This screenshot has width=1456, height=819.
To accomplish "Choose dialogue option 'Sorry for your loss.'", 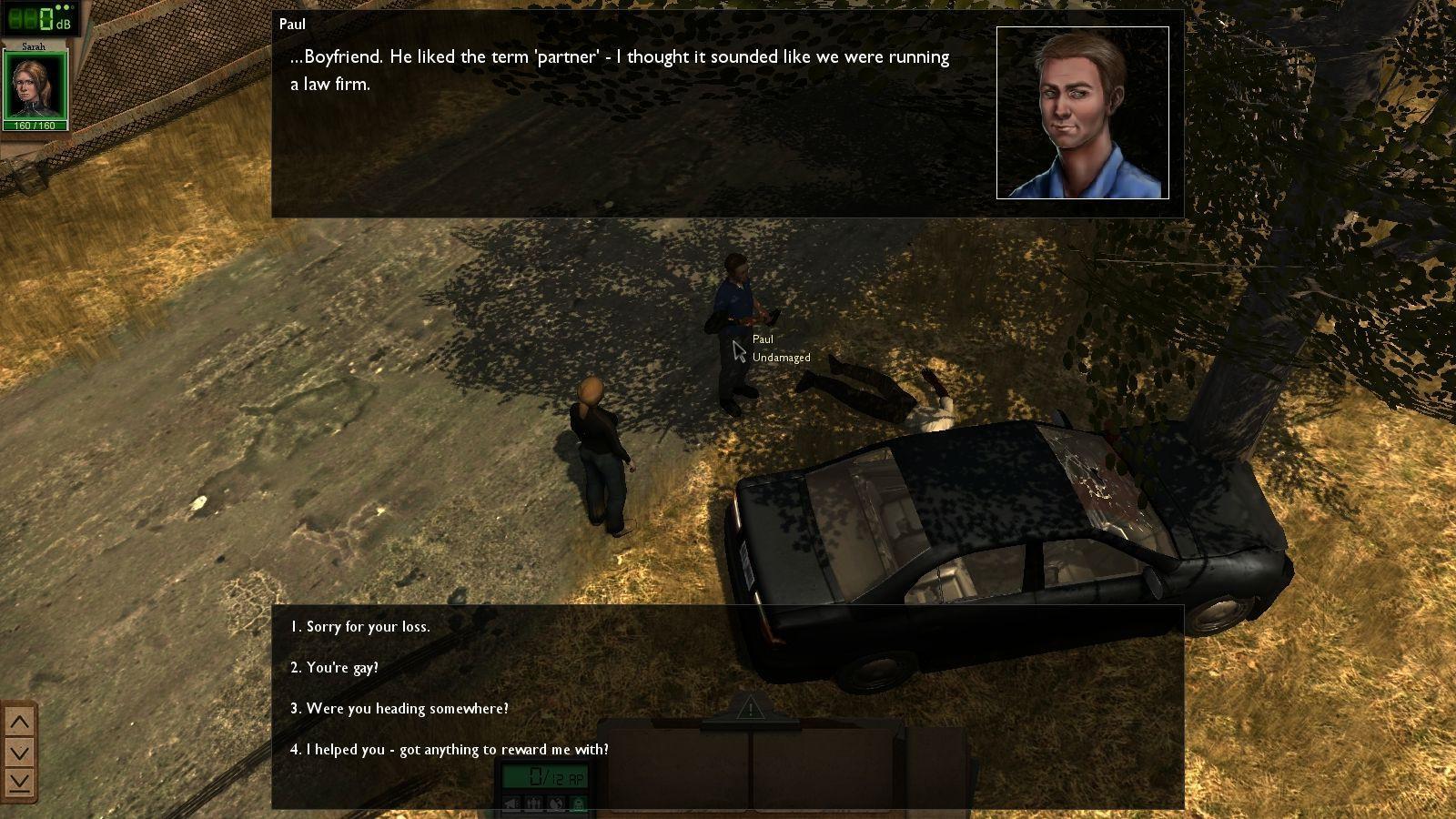I will point(361,627).
